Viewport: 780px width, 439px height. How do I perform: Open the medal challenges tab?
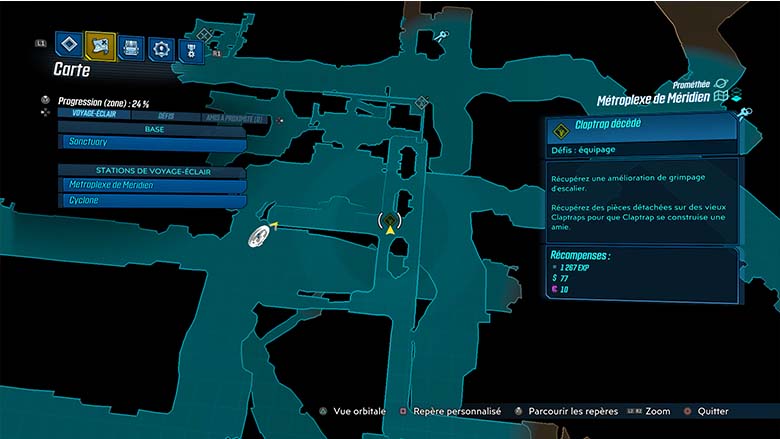[189, 47]
